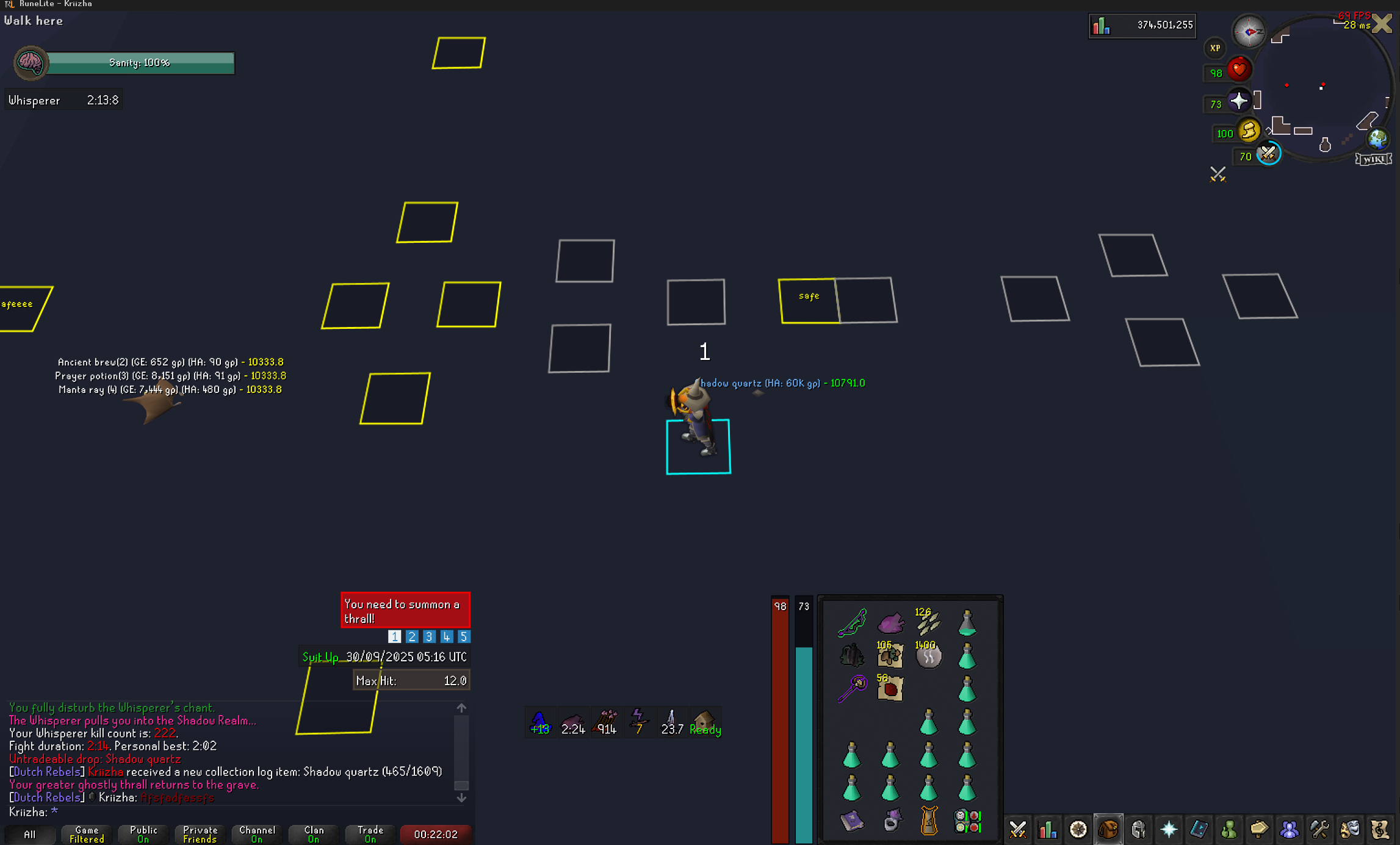Viewport: 1400px width, 845px height.
Task: Click the Wiki lookup banner
Action: [1373, 159]
